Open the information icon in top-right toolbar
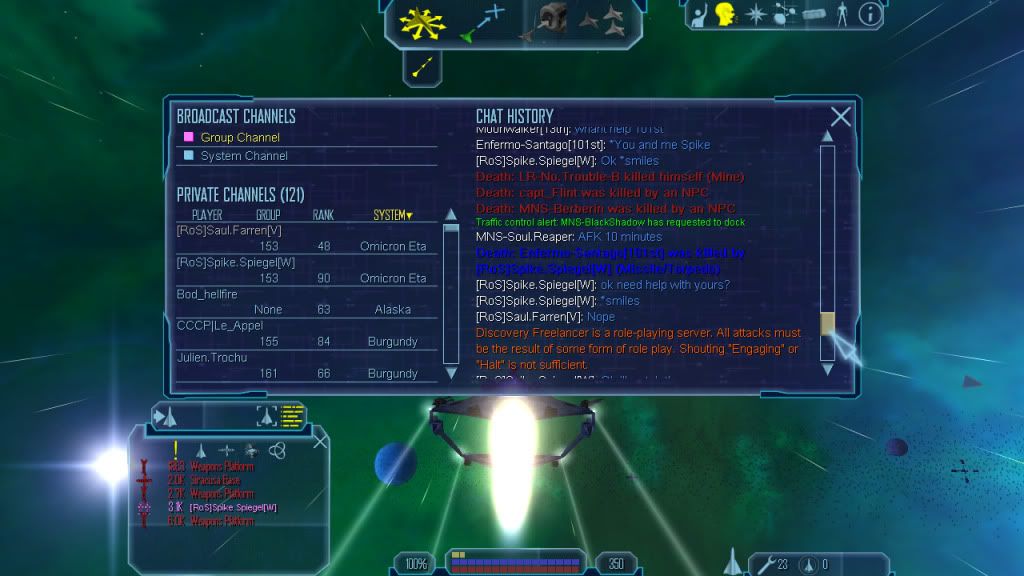This screenshot has height=576, width=1024. 870,13
